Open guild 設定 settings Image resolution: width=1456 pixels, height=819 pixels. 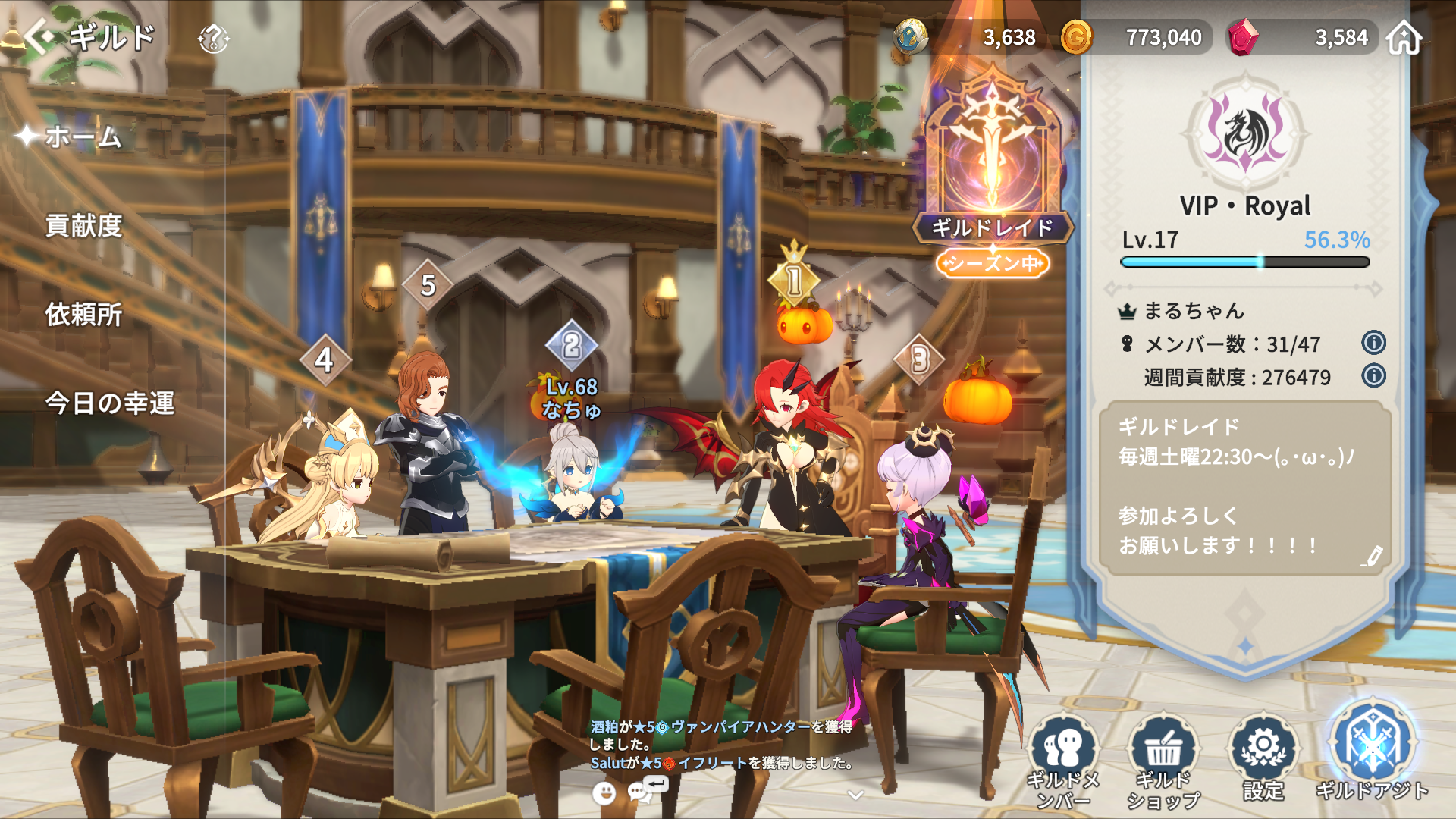[1263, 758]
